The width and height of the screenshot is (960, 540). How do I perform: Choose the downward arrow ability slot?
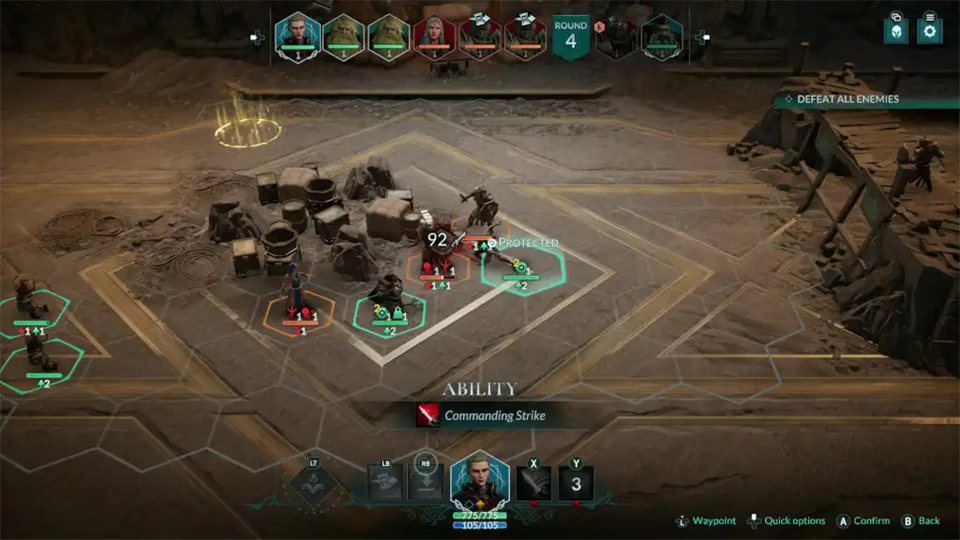pyautogui.click(x=427, y=482)
